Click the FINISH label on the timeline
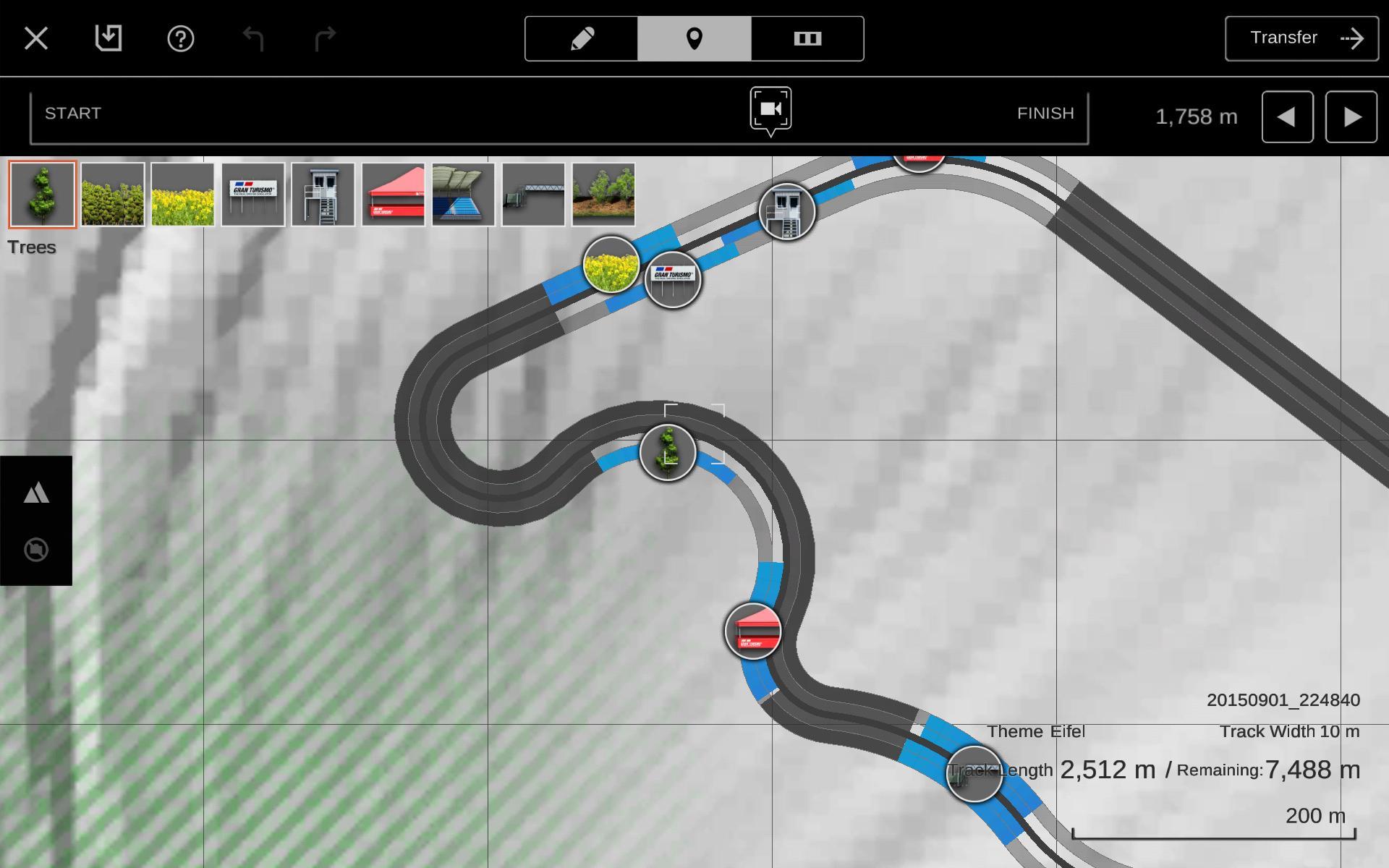Image resolution: width=1389 pixels, height=868 pixels. (x=1045, y=113)
